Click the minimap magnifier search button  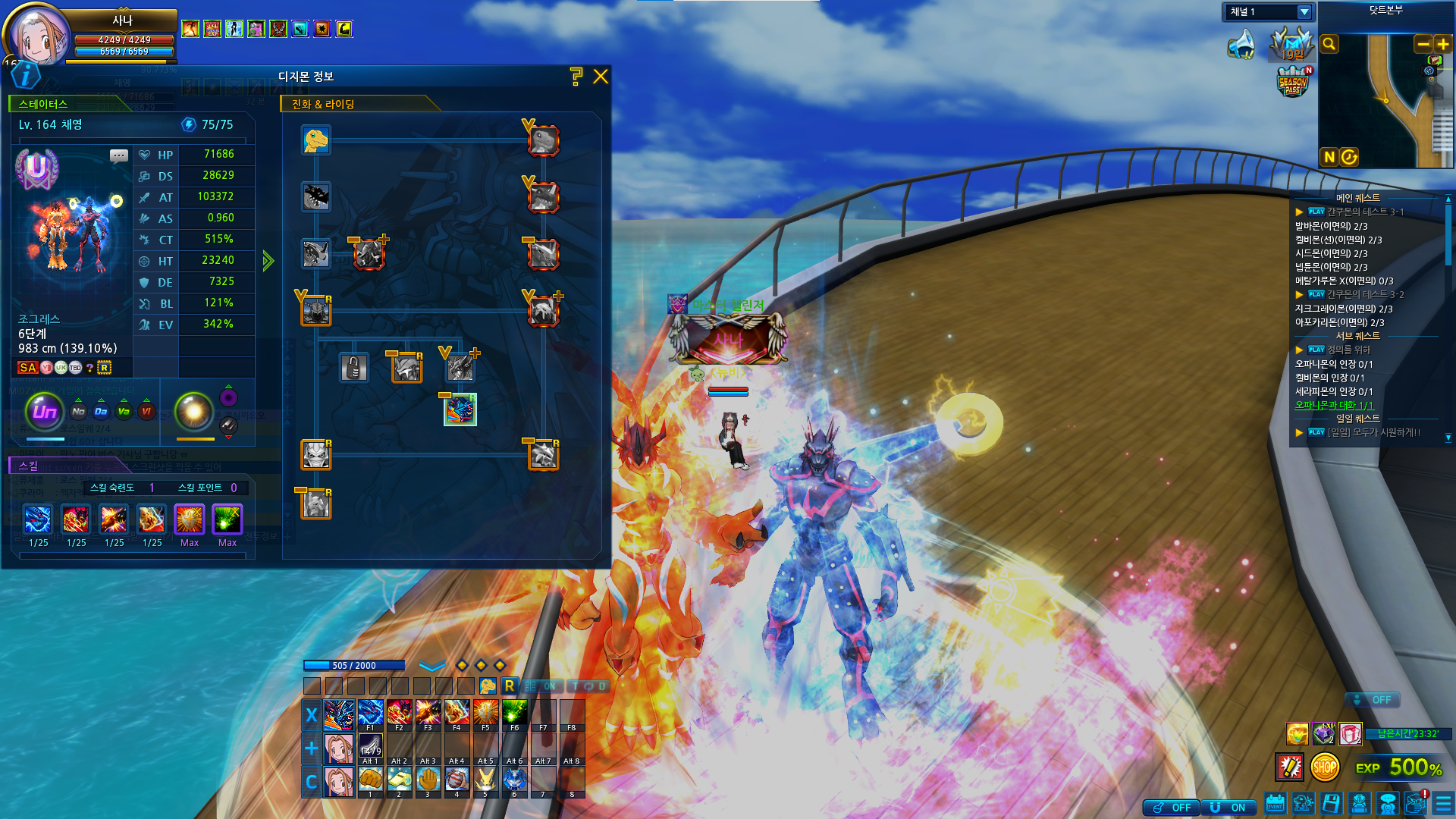point(1329,44)
